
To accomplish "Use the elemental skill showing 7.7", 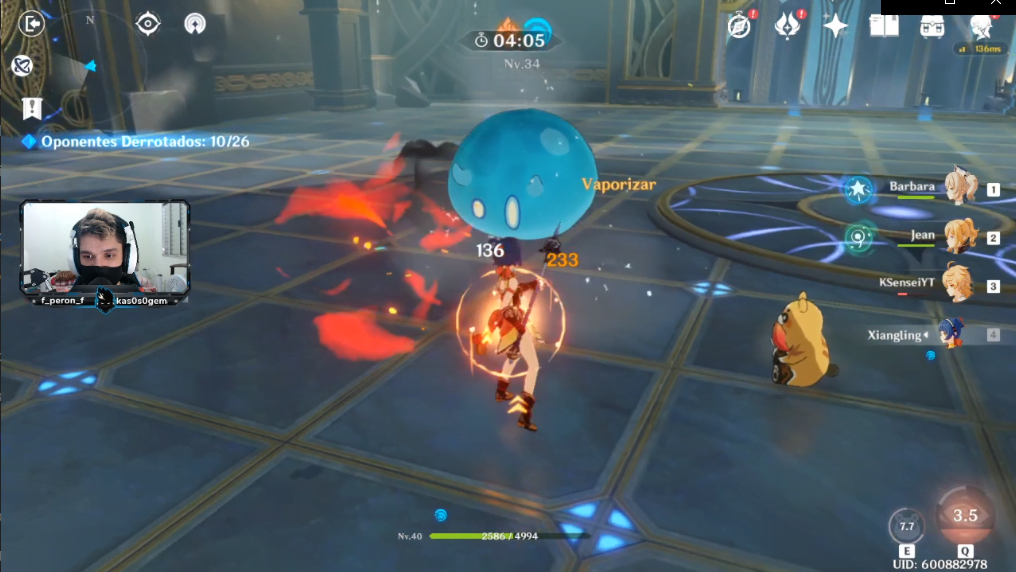I will point(907,526).
